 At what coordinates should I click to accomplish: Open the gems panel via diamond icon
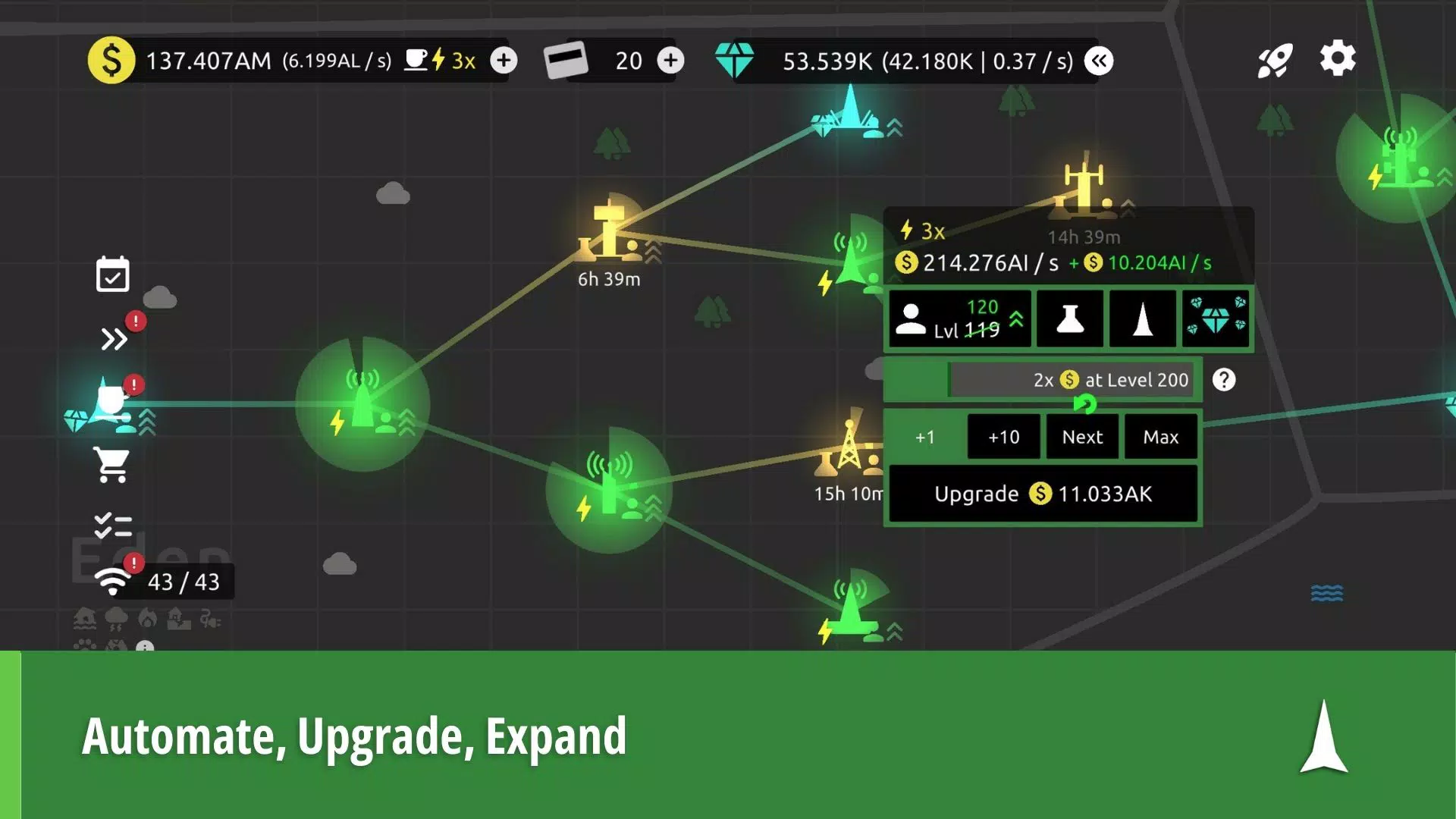click(x=1216, y=318)
